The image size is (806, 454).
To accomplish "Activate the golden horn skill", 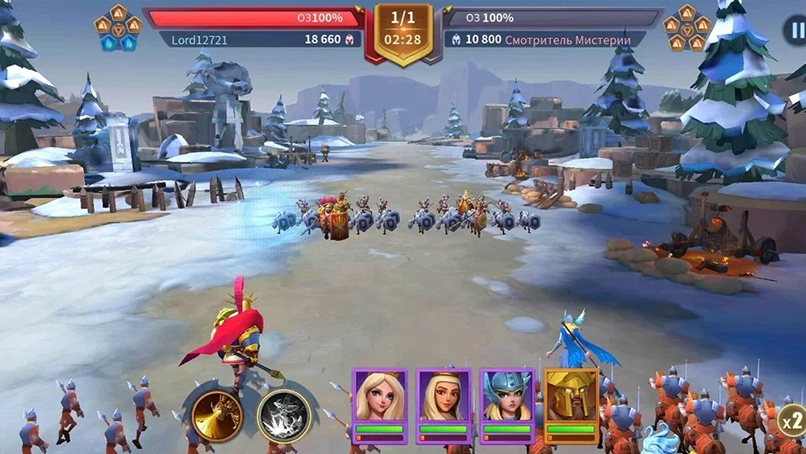I will coord(217,414).
